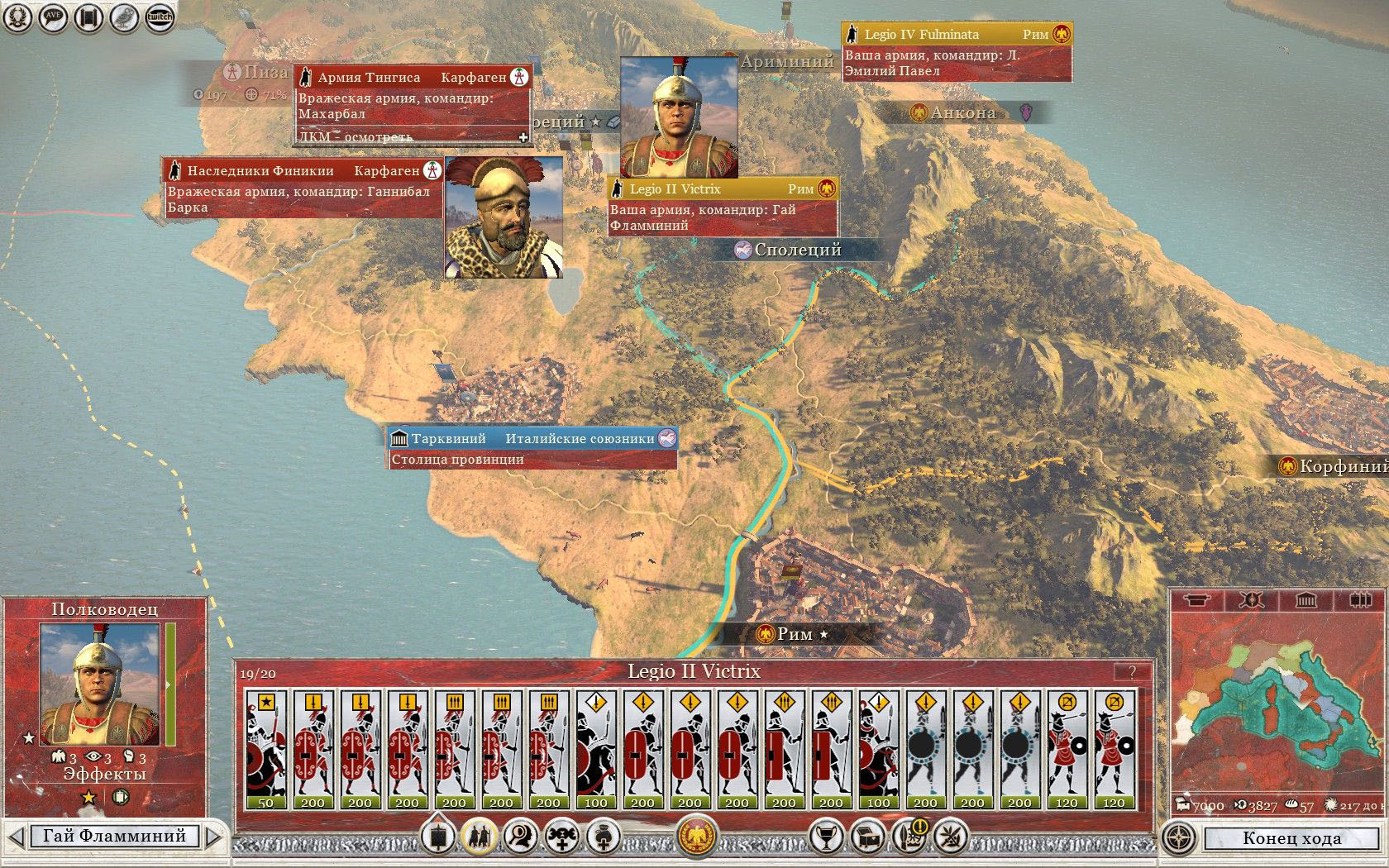The width and height of the screenshot is (1389, 868).
Task: Switch to the temple building minimap tab
Action: click(x=1305, y=600)
